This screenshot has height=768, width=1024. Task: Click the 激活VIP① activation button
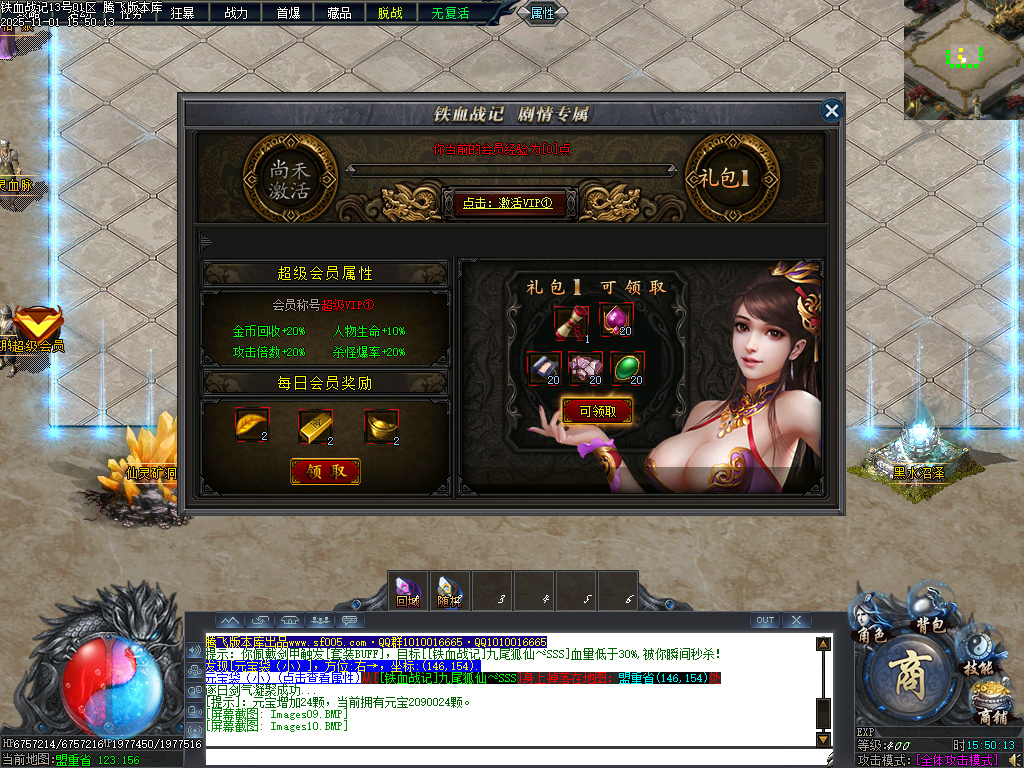(507, 203)
